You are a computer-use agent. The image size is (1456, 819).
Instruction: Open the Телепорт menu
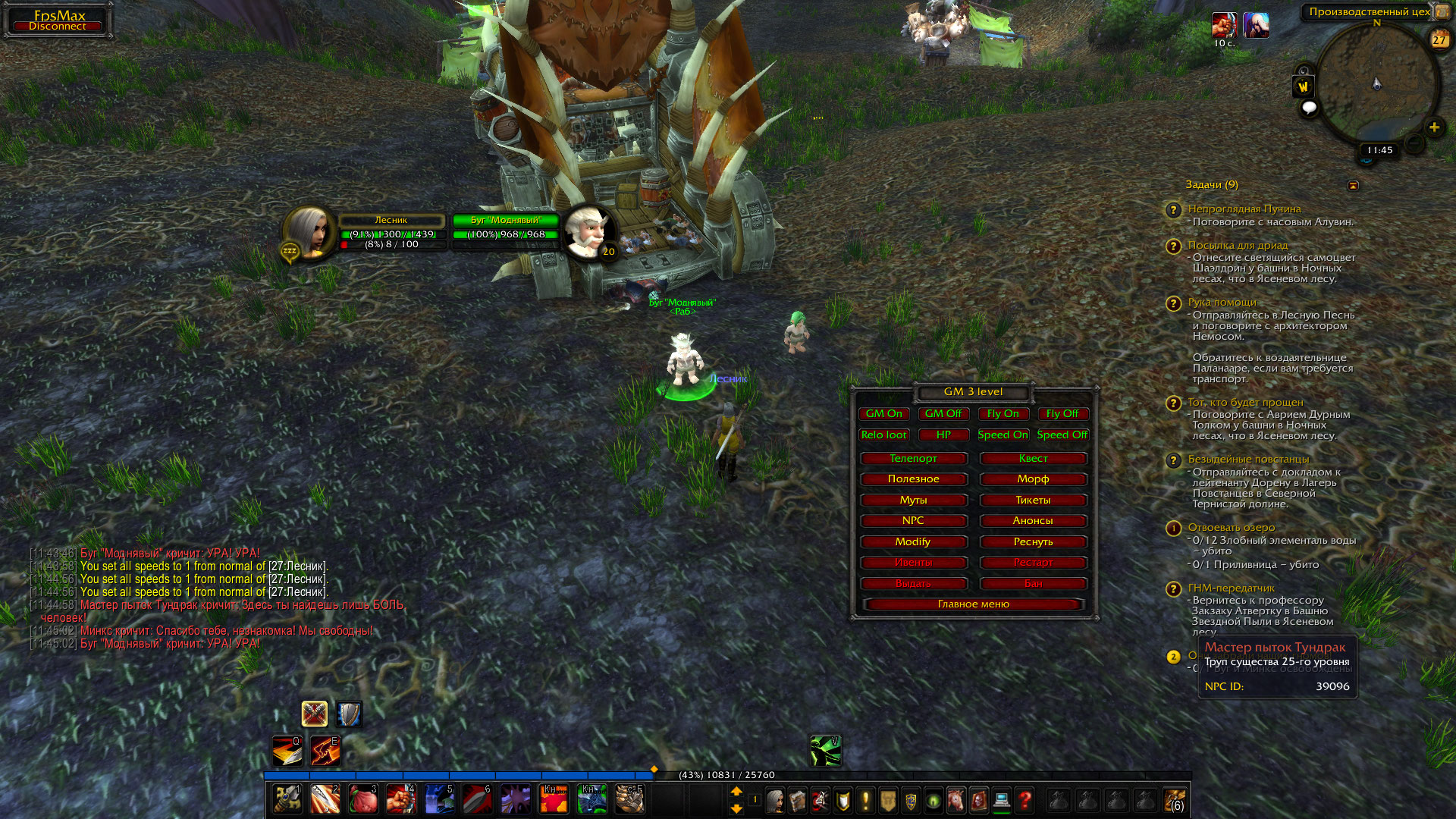tap(913, 459)
